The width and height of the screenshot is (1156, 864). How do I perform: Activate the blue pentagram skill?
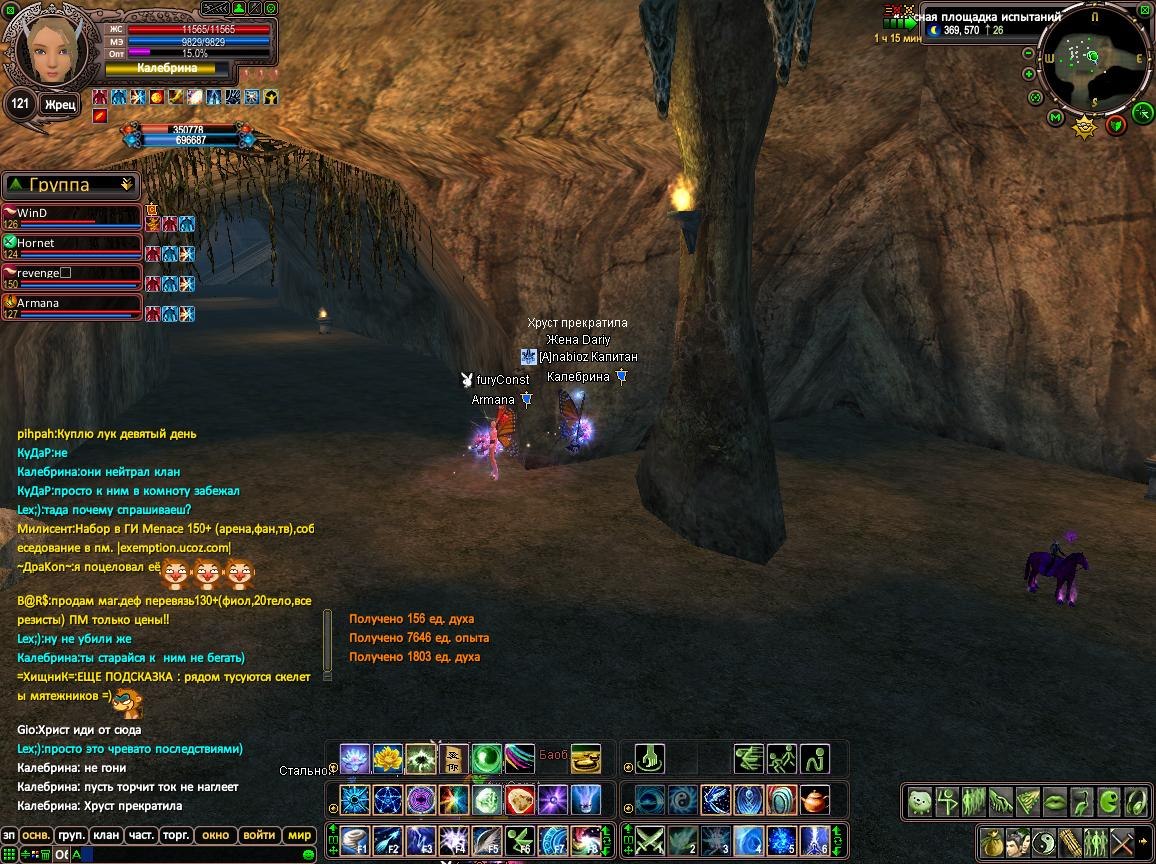387,800
